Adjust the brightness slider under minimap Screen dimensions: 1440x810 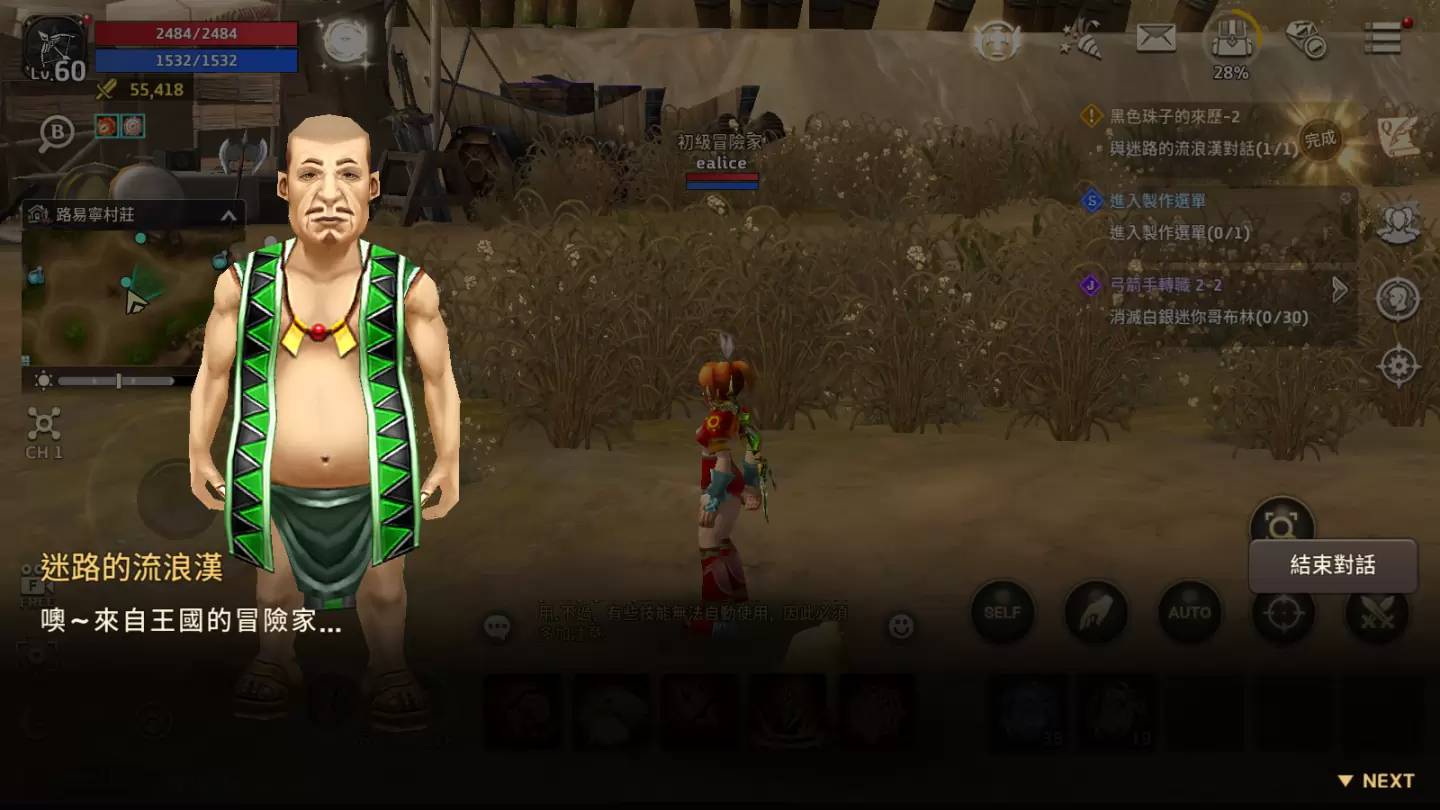click(x=116, y=381)
